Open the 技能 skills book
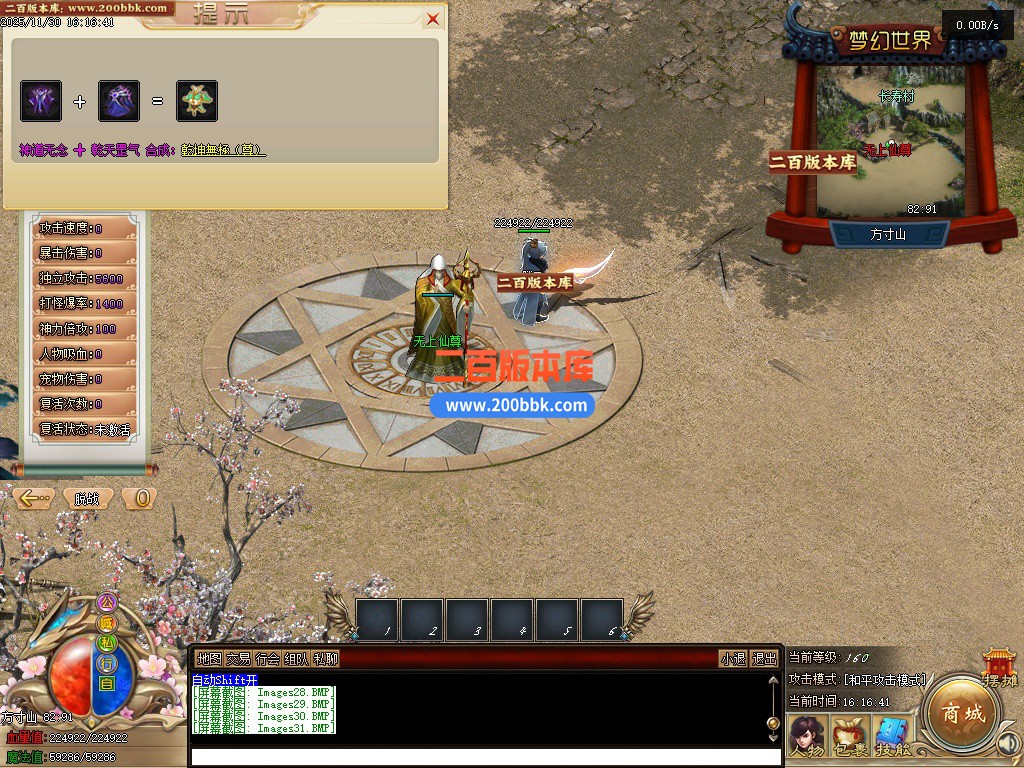 coord(893,735)
